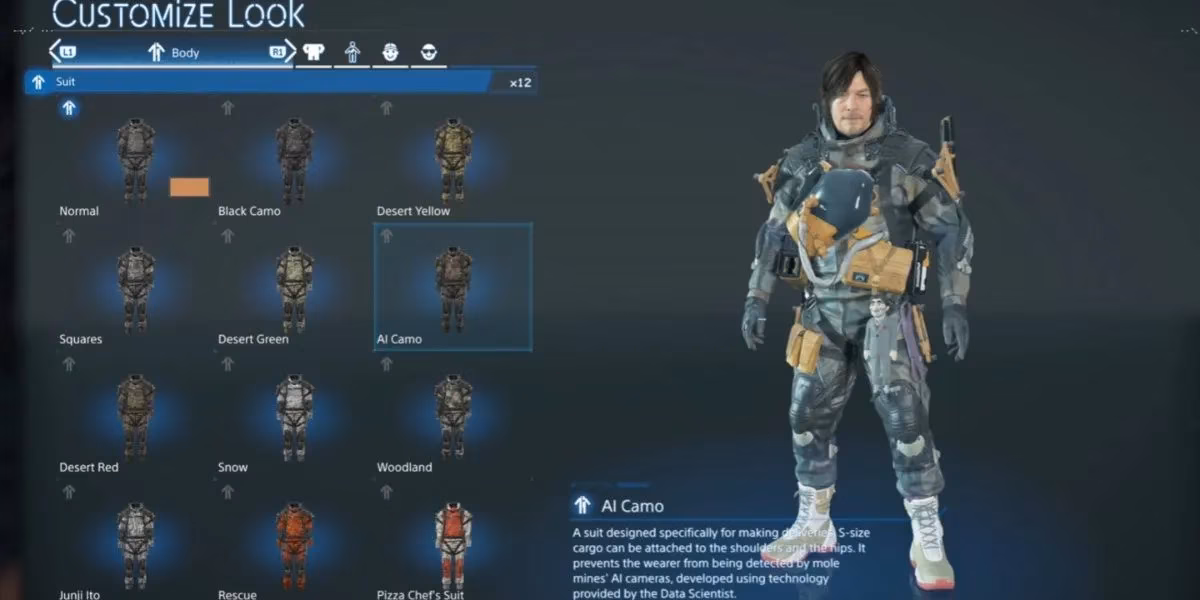Select the Woodland suit
The height and width of the screenshot is (600, 1200).
[453, 416]
